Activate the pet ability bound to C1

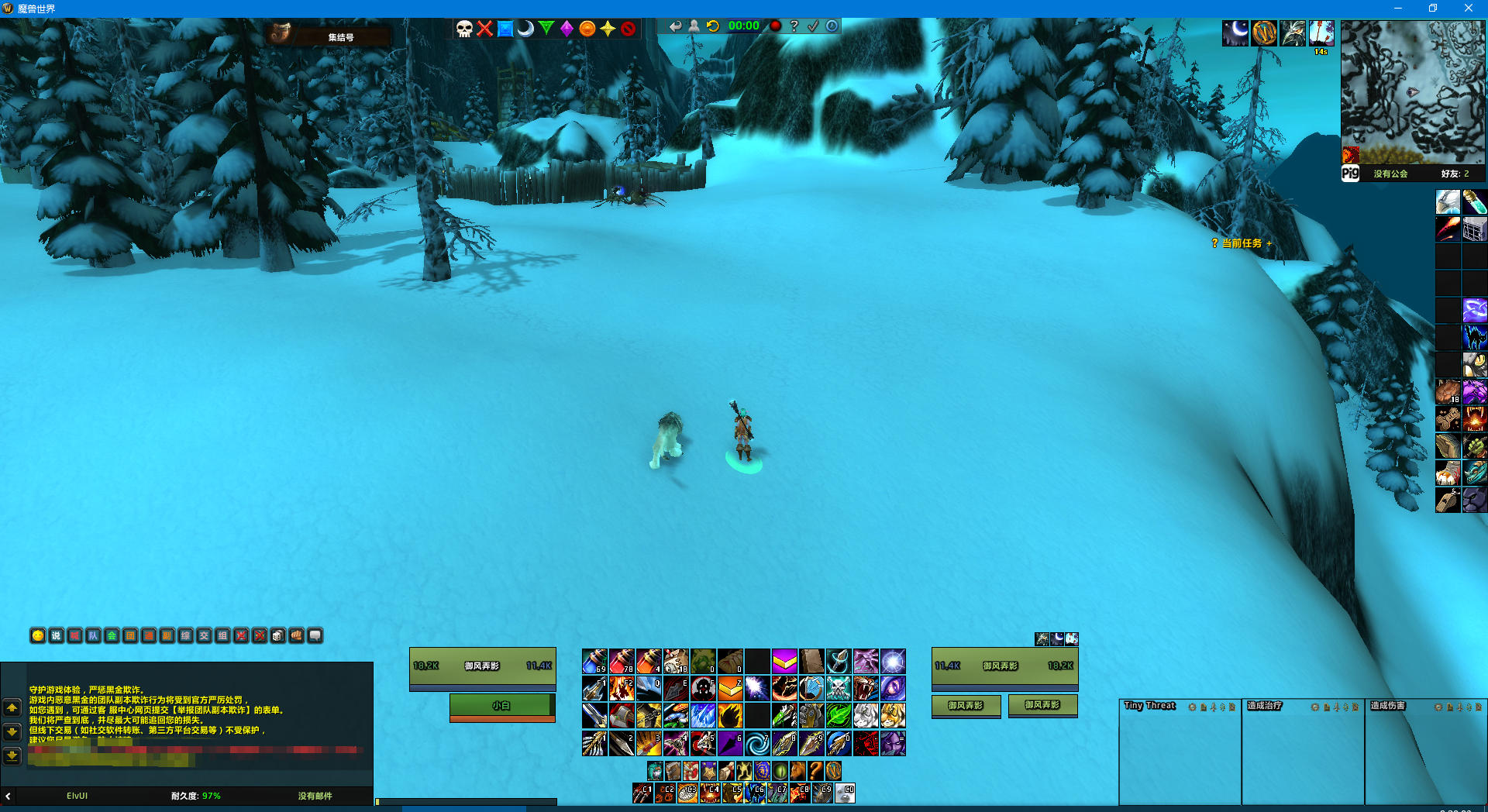pos(642,793)
